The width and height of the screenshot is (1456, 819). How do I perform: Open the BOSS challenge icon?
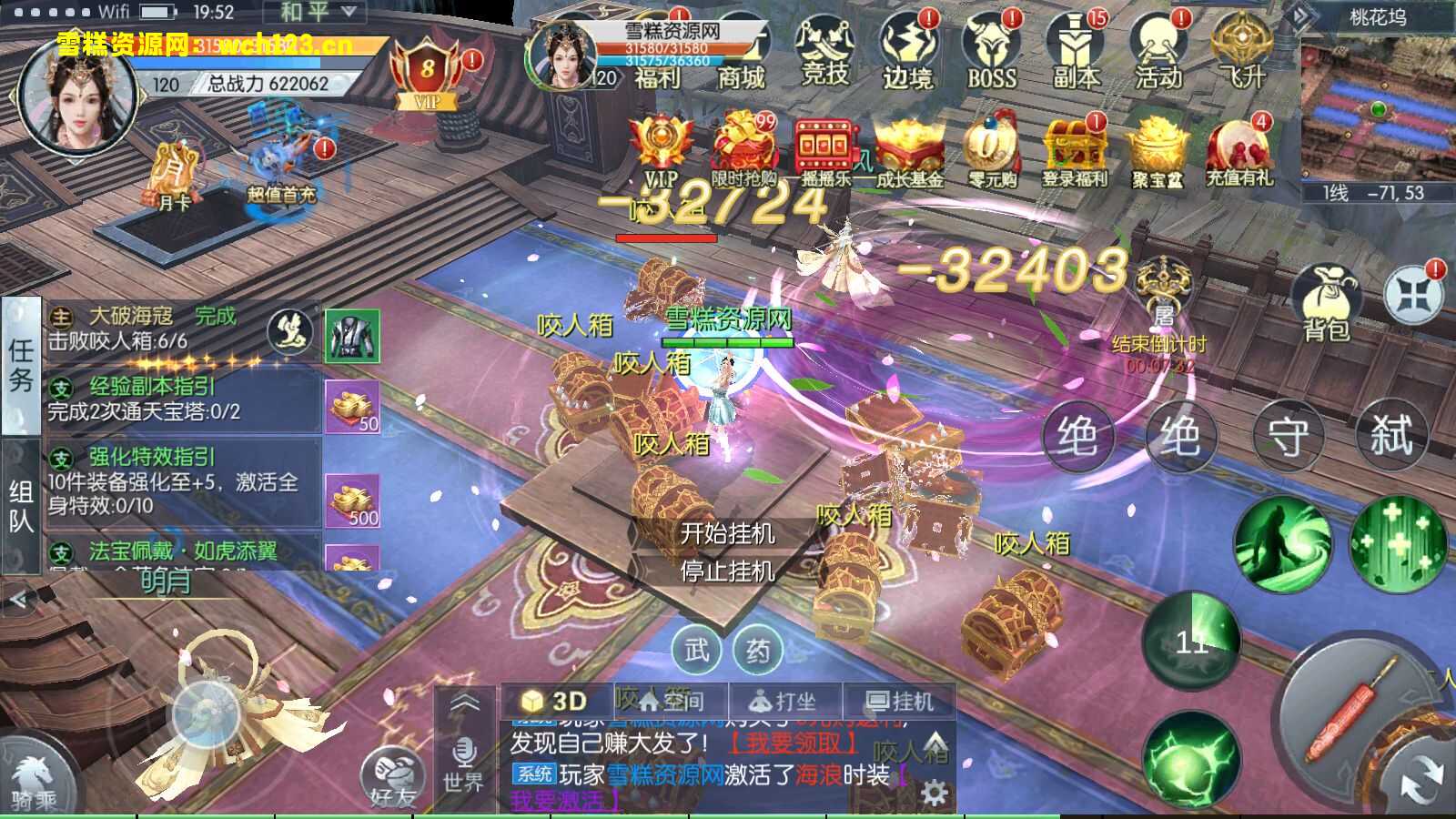click(992, 55)
